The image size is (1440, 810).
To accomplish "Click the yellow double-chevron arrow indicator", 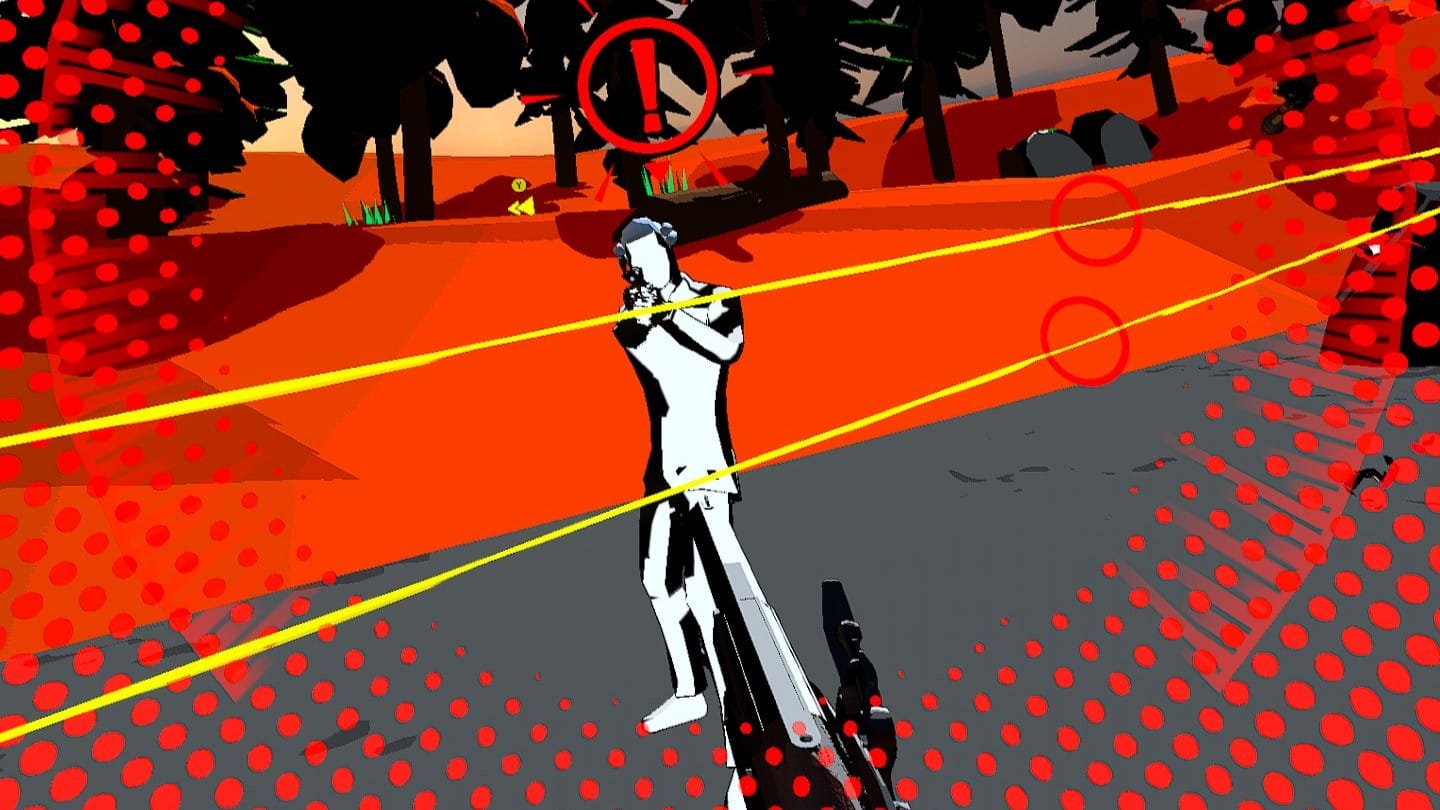I will pos(523,206).
